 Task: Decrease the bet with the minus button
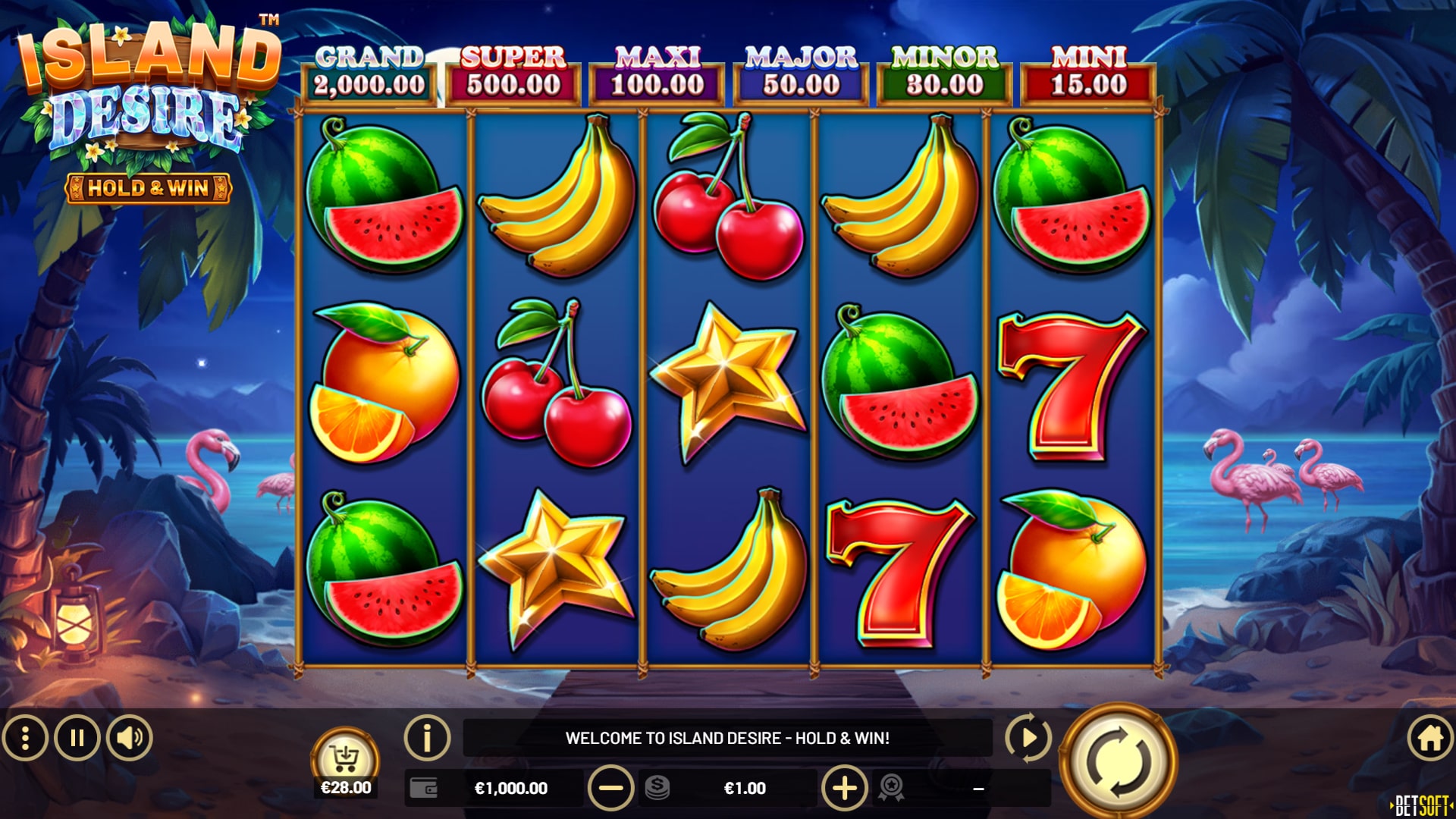click(x=610, y=788)
